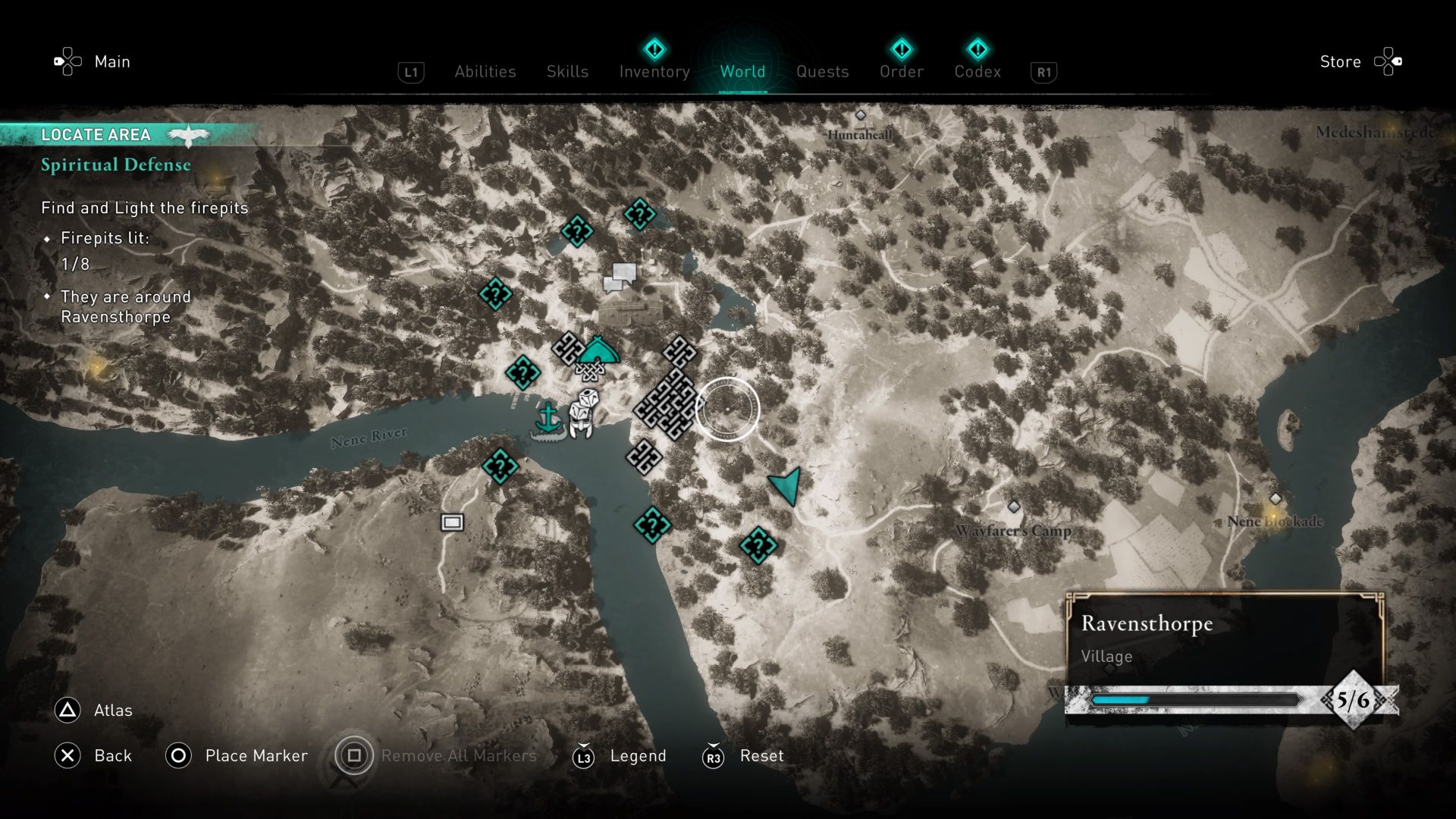The height and width of the screenshot is (819, 1456).
Task: Select the Quests menu item
Action: 823,71
